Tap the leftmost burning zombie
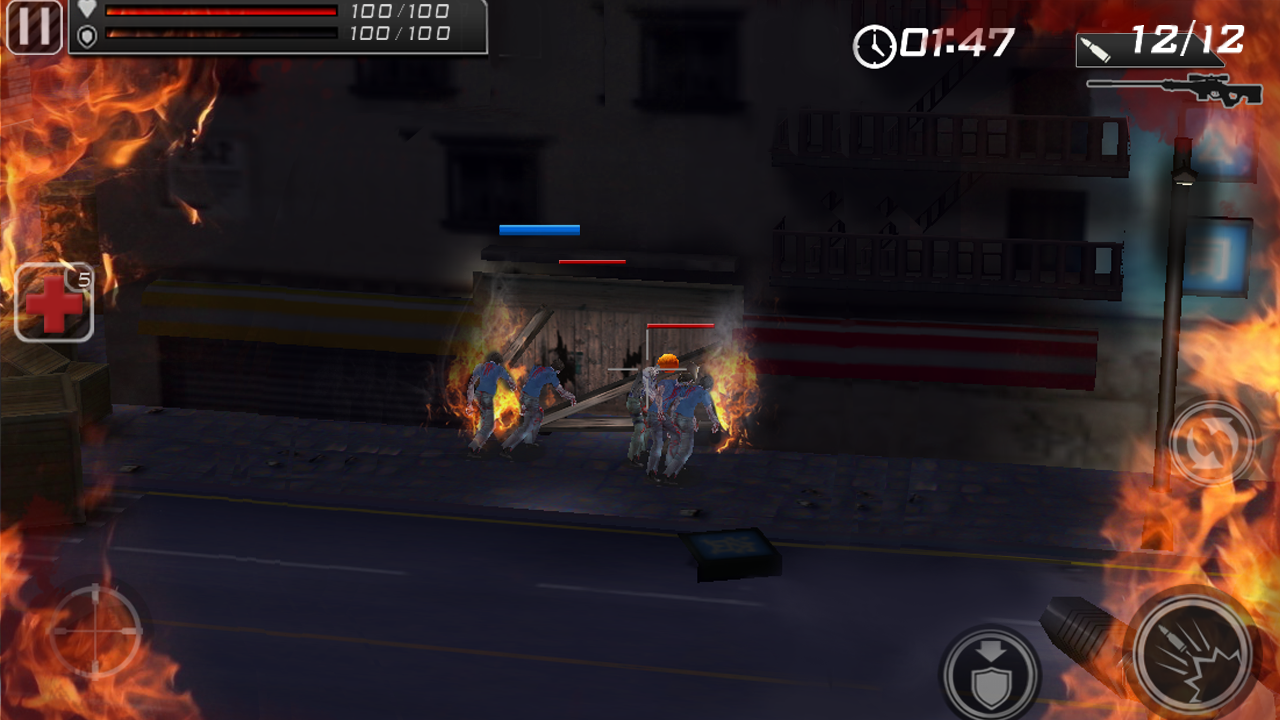The image size is (1280, 720). point(490,400)
